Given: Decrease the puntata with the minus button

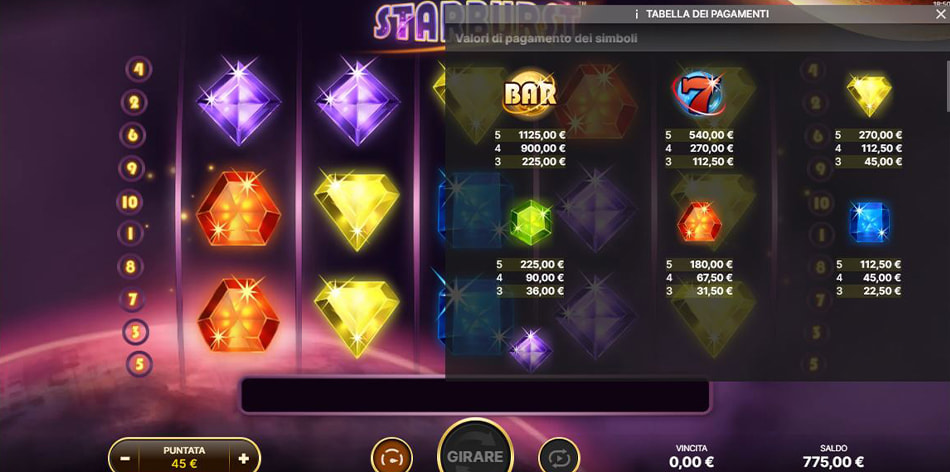Looking at the screenshot, I should coord(125,458).
